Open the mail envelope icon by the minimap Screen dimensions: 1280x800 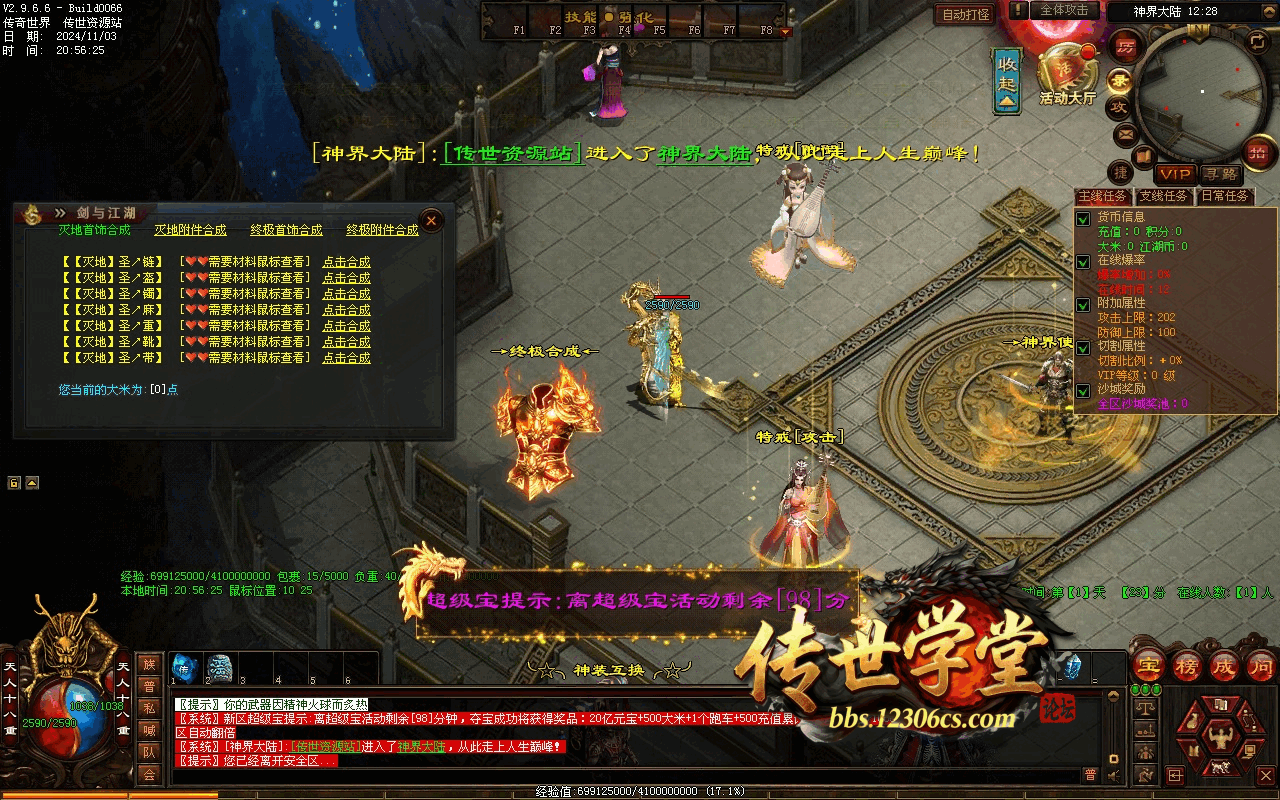(x=1126, y=134)
